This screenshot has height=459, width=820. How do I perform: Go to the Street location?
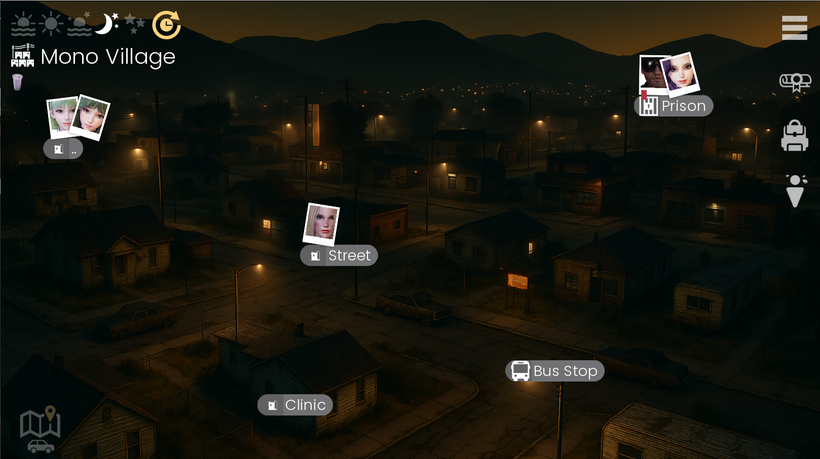[x=339, y=256]
